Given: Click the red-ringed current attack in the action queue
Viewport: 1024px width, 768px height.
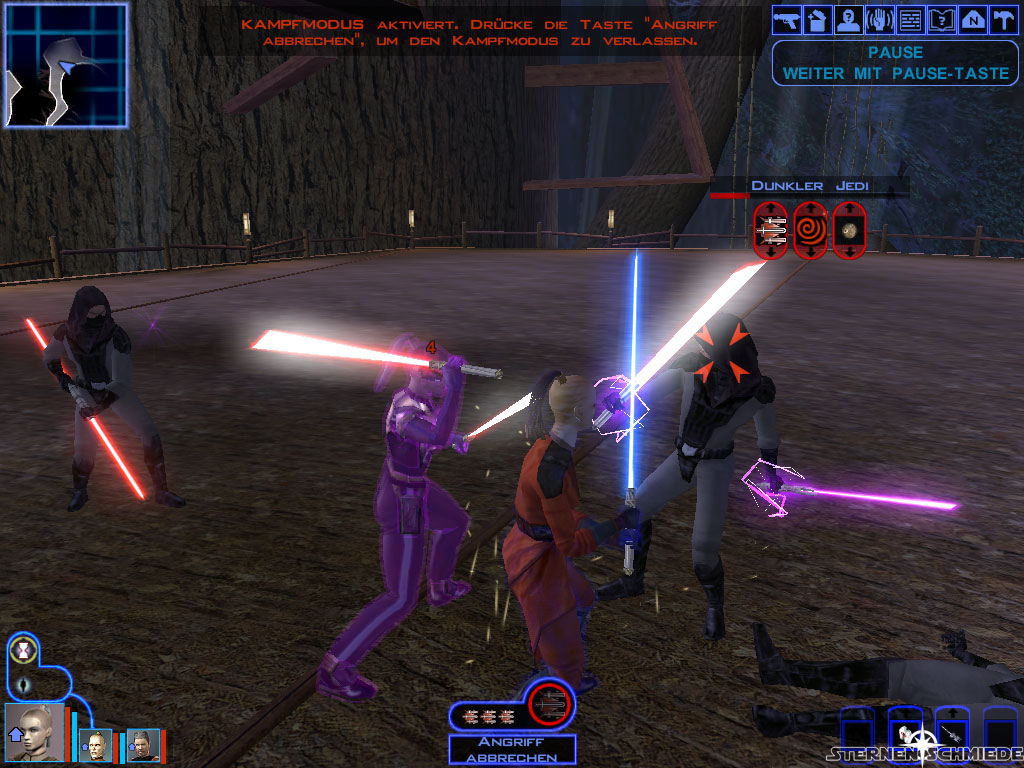Looking at the screenshot, I should (x=550, y=705).
